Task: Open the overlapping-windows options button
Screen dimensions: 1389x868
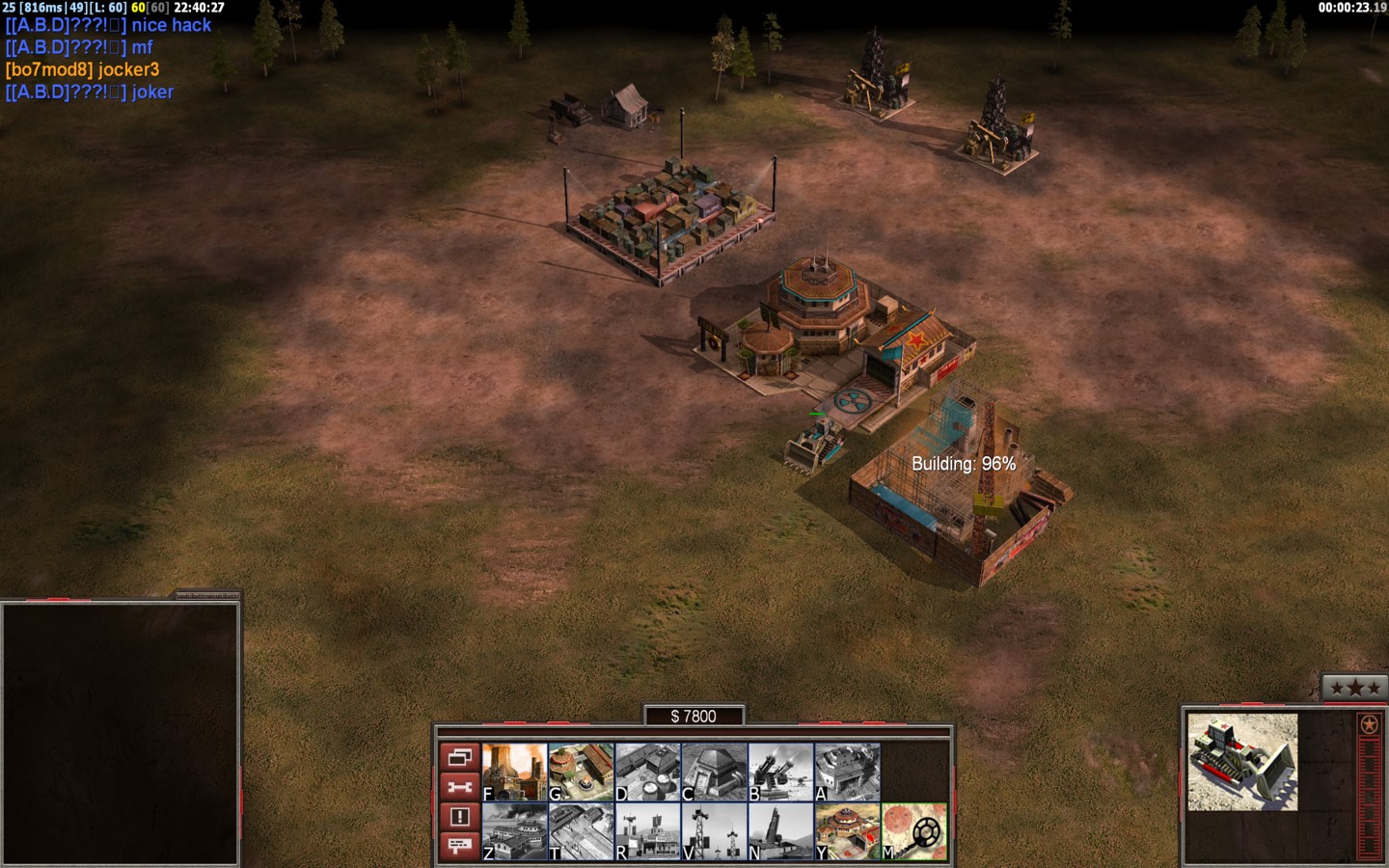Action: (x=459, y=756)
